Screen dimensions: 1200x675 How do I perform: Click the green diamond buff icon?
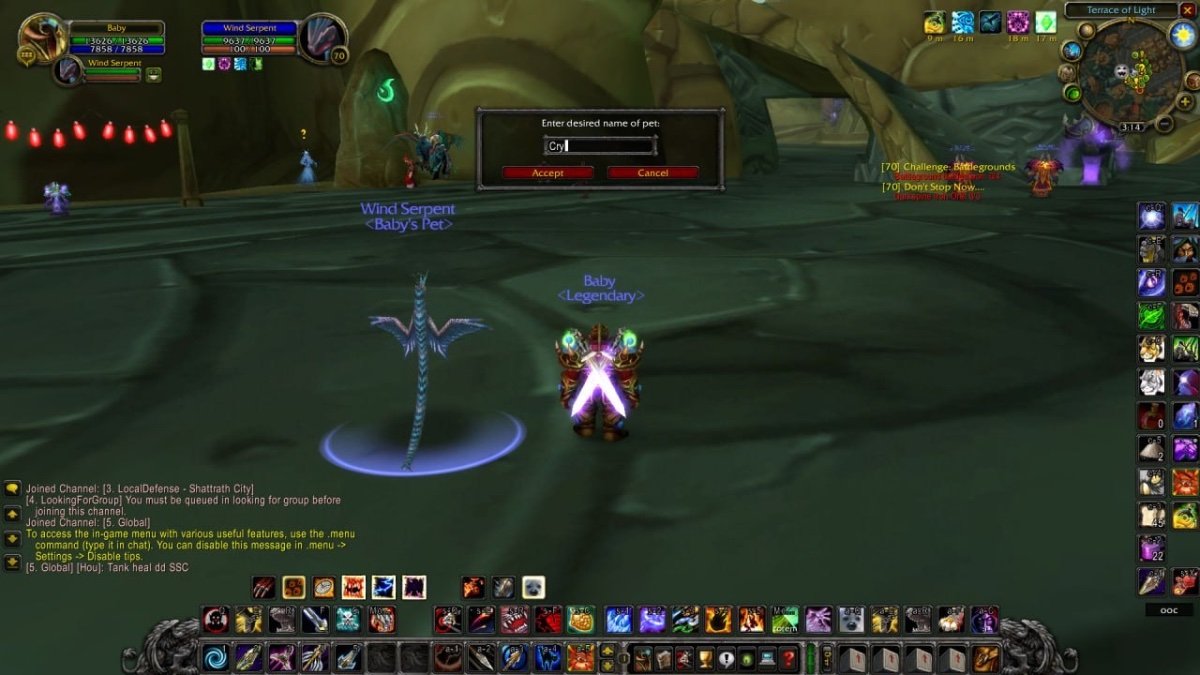tap(1045, 22)
